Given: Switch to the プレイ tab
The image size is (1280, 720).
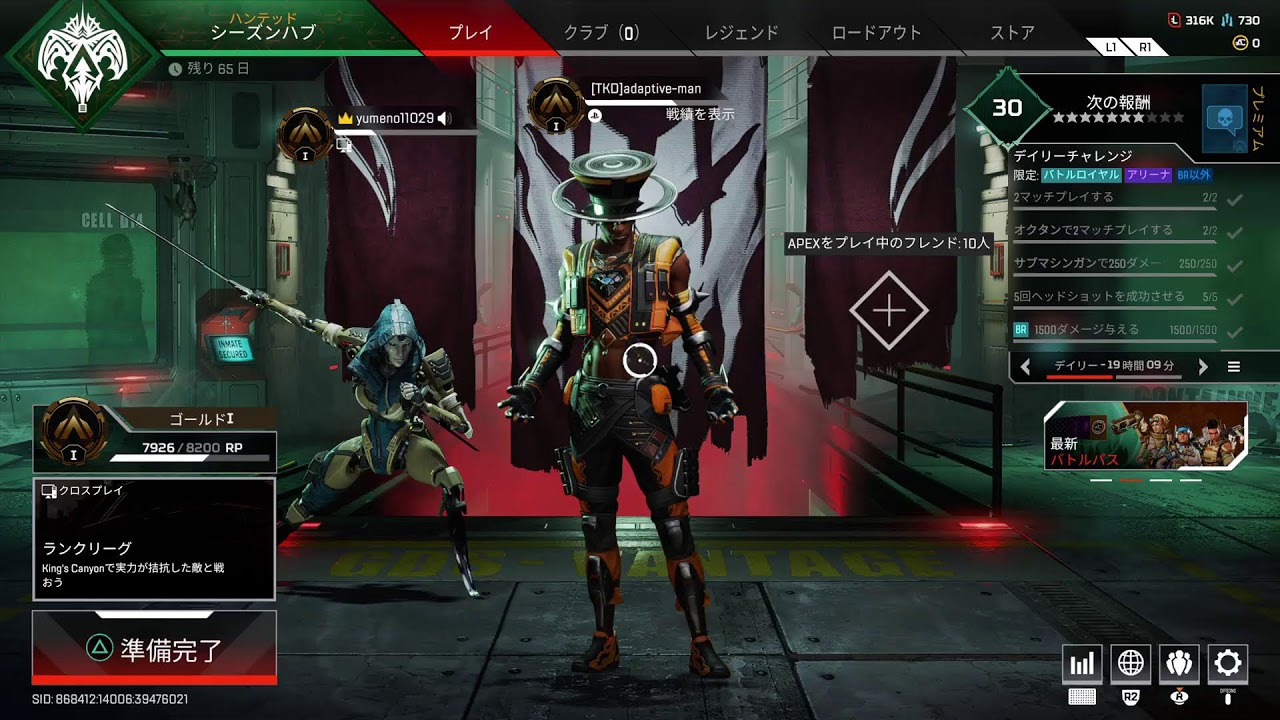Looking at the screenshot, I should [470, 32].
